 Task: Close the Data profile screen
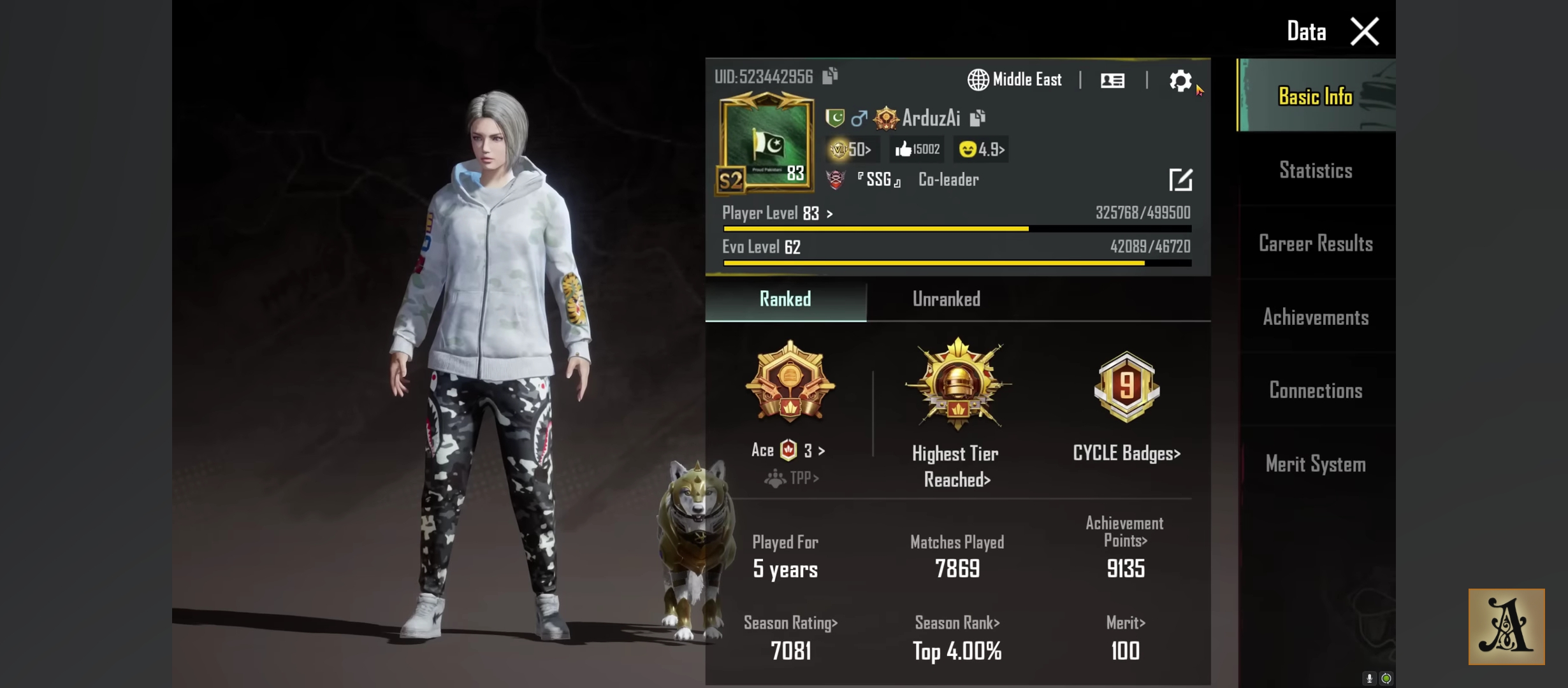pyautogui.click(x=1364, y=31)
